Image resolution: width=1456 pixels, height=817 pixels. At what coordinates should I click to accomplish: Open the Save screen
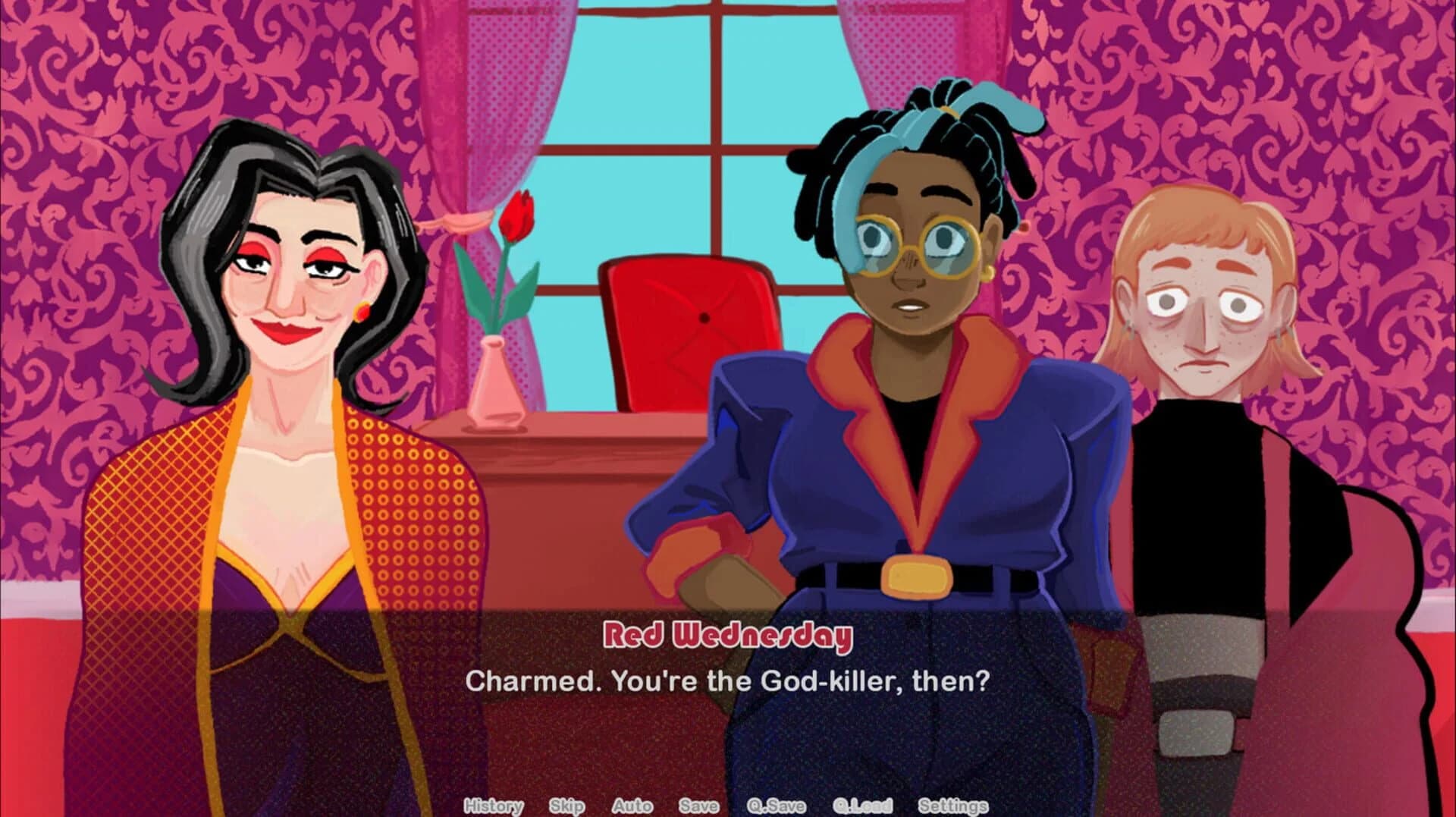700,806
